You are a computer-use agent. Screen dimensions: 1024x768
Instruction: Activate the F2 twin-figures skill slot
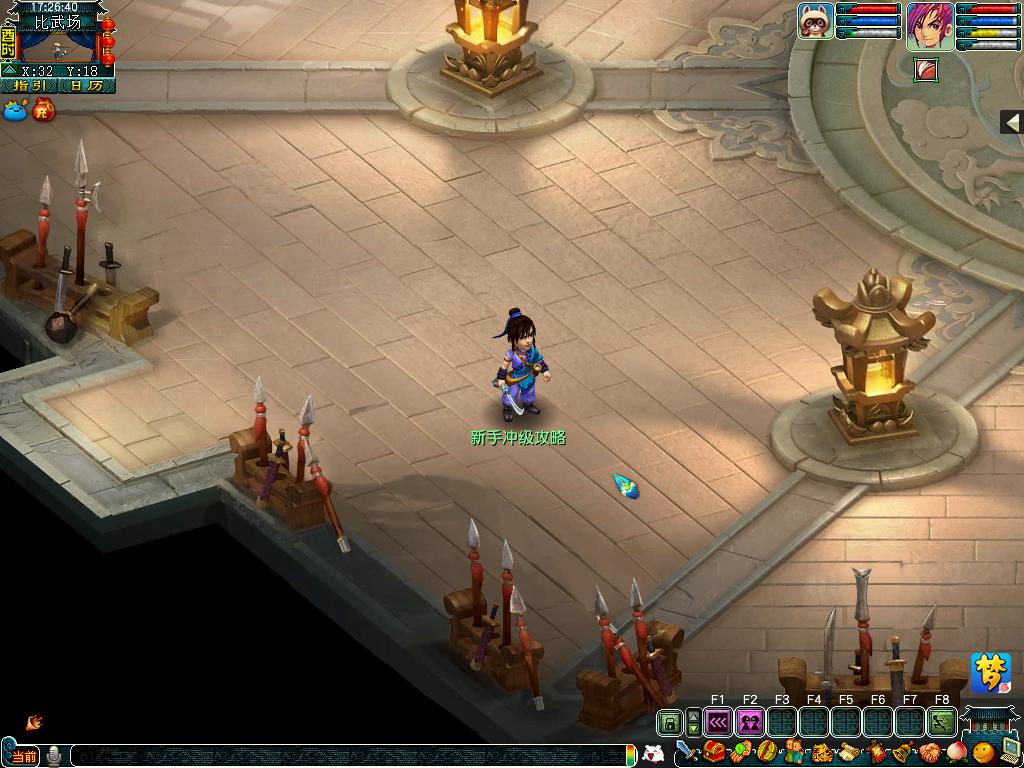point(750,722)
